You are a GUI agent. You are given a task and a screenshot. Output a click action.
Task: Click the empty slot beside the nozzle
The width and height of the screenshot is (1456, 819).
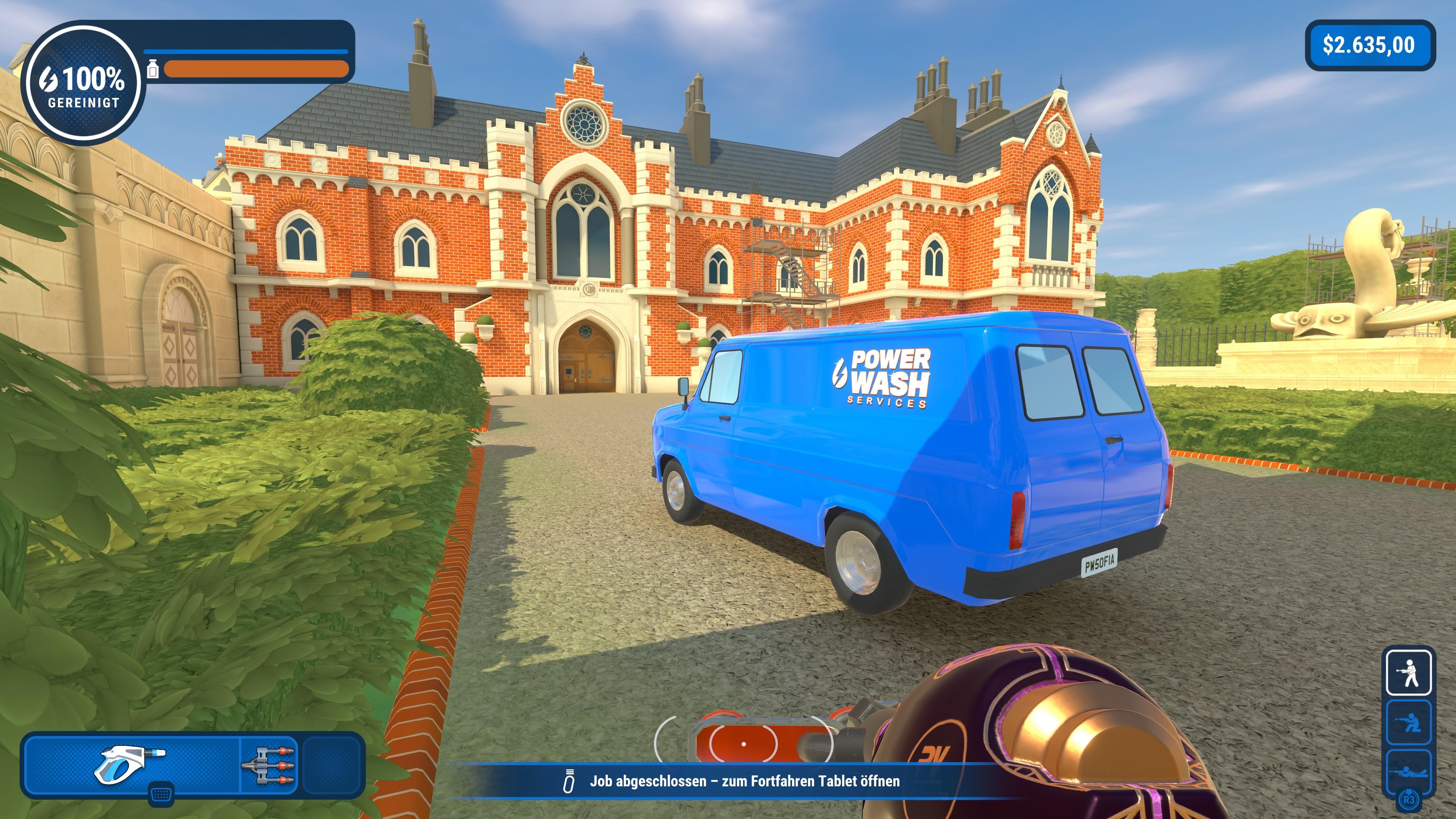pos(331,765)
